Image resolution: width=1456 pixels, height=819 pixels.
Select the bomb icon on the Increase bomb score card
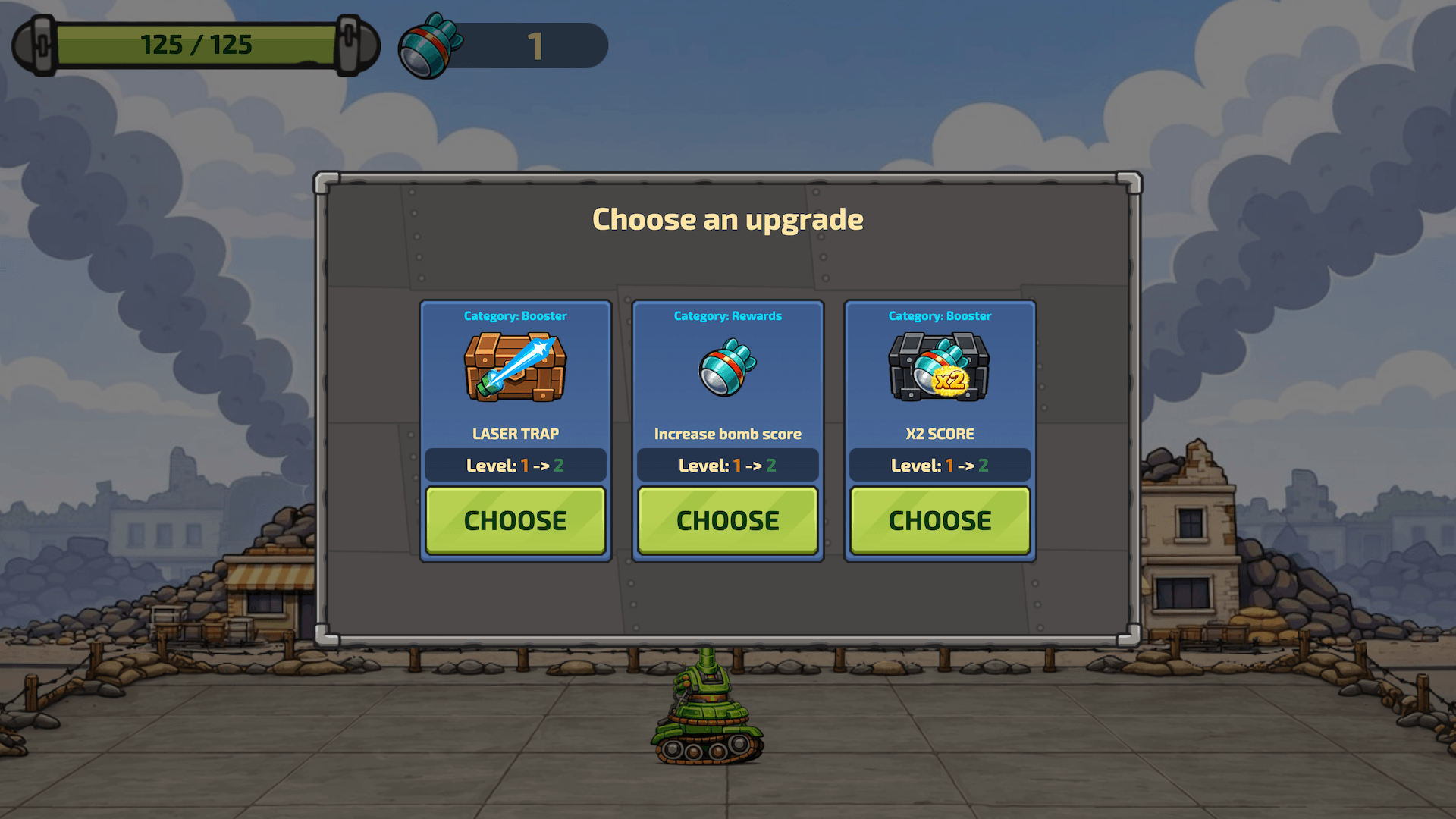[726, 369]
